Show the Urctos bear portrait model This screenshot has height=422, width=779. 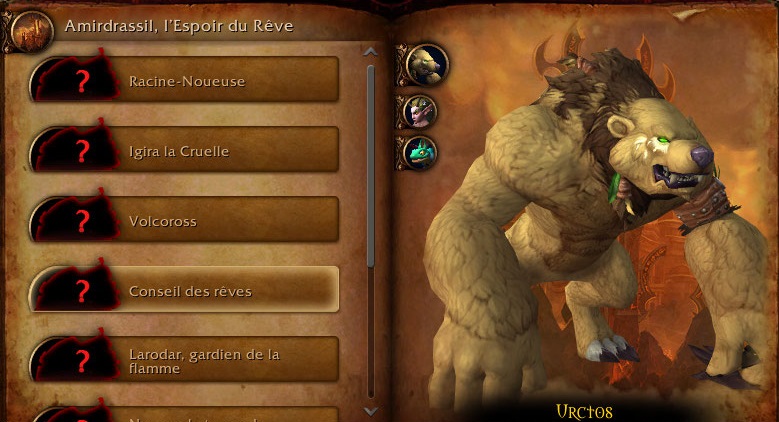[426, 65]
